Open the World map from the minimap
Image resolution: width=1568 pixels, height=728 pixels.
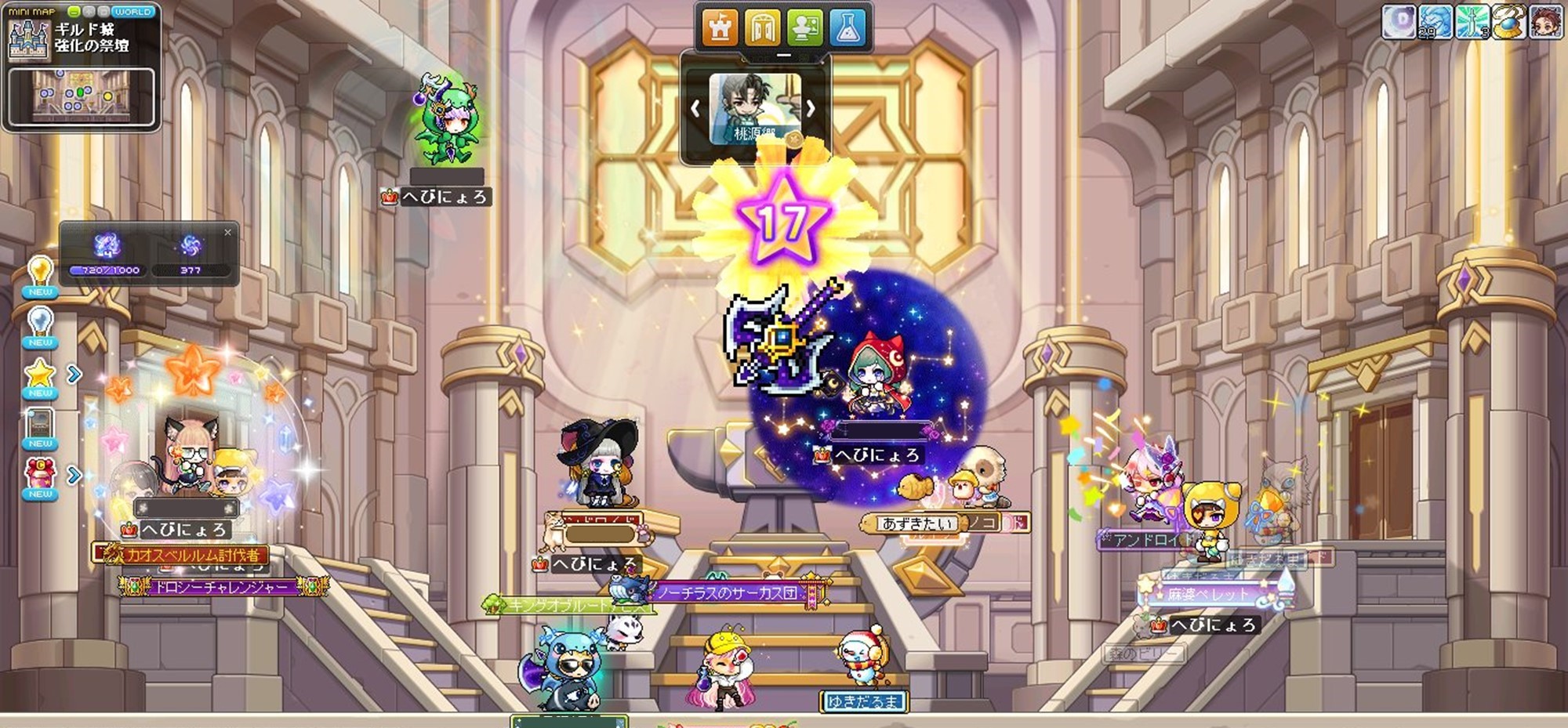[x=132, y=12]
